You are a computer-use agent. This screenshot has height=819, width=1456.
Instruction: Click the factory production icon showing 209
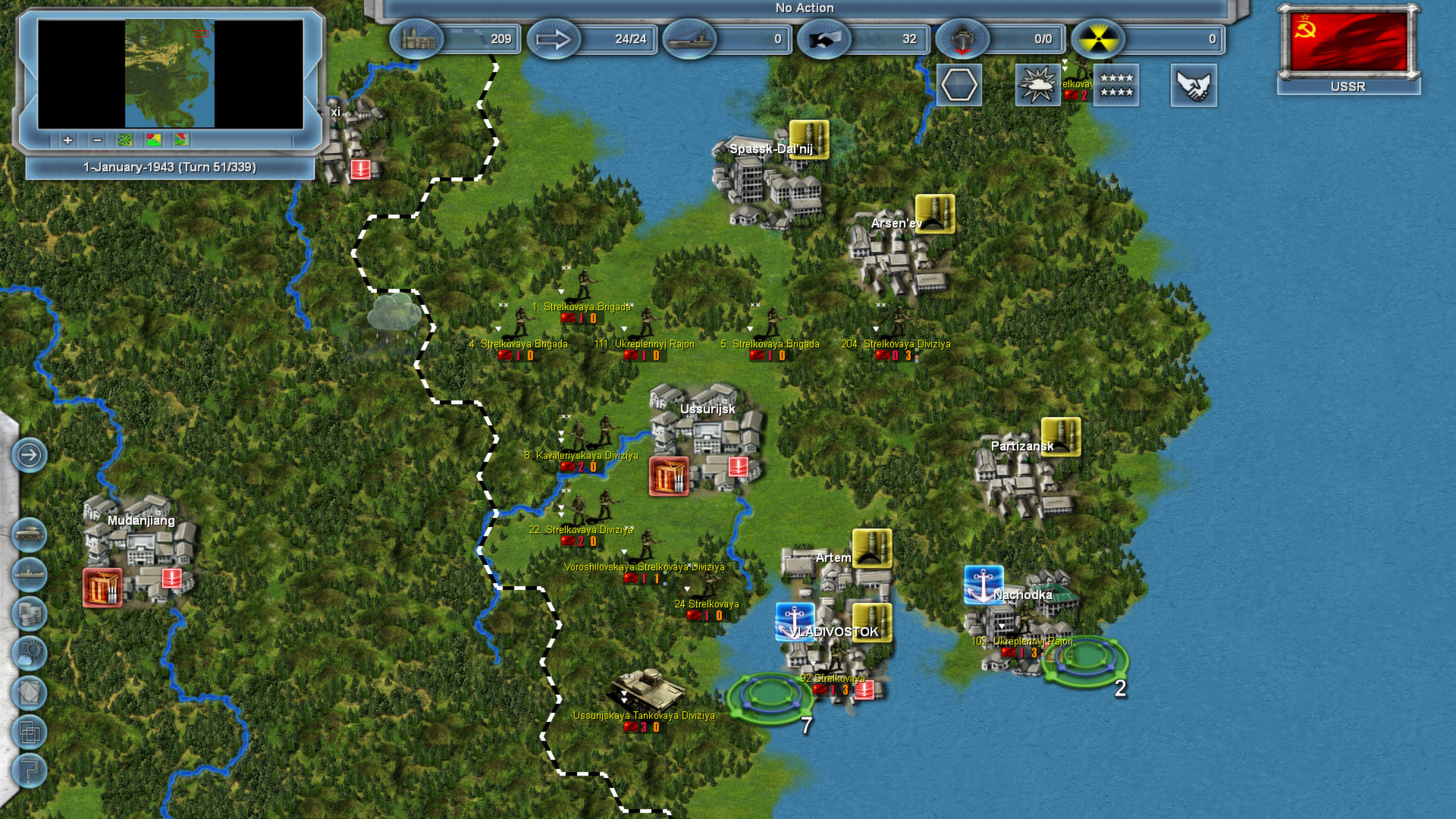[x=419, y=39]
